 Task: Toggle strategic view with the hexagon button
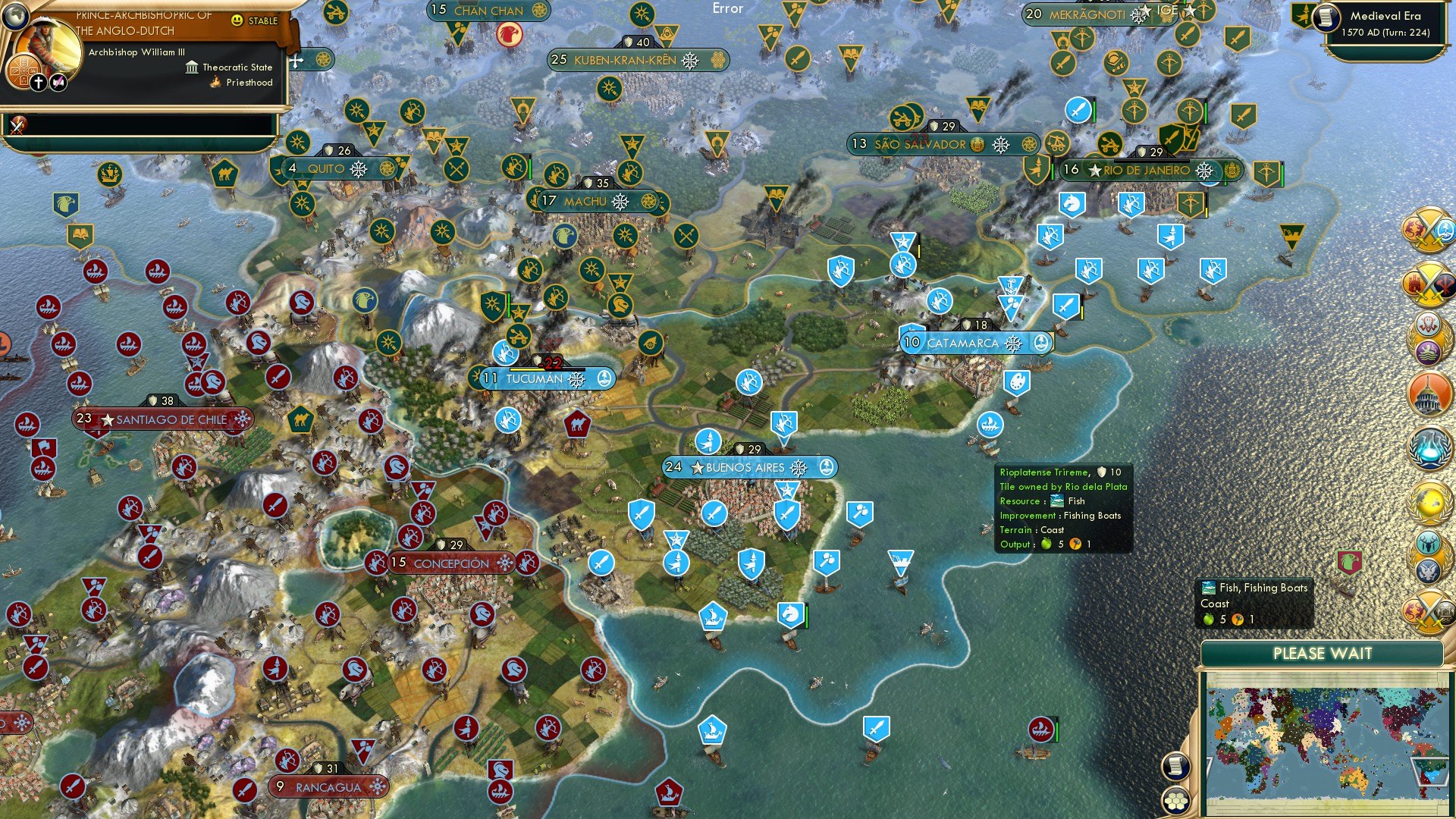coord(1175,801)
